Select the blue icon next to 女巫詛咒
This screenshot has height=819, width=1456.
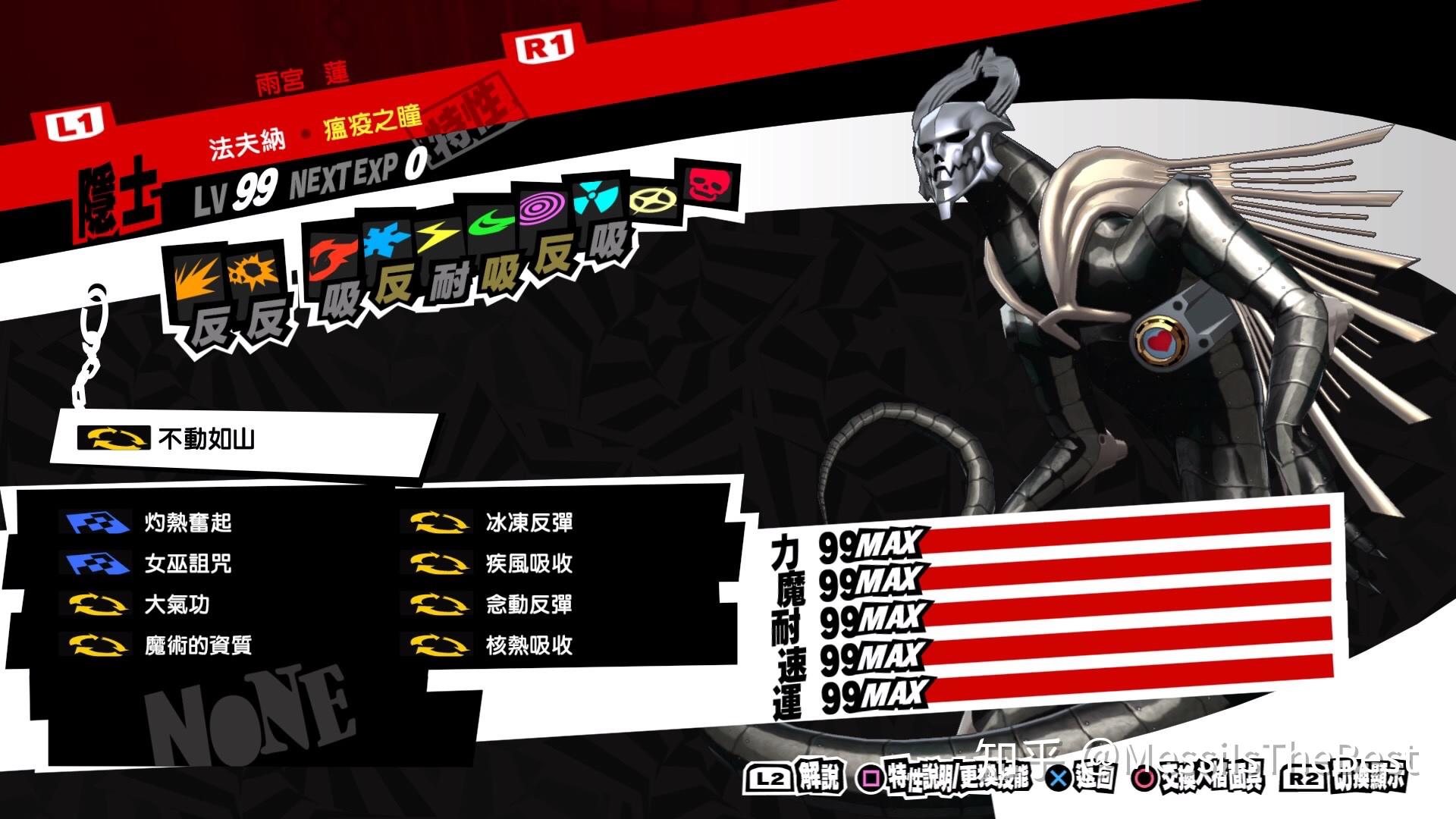(96, 563)
